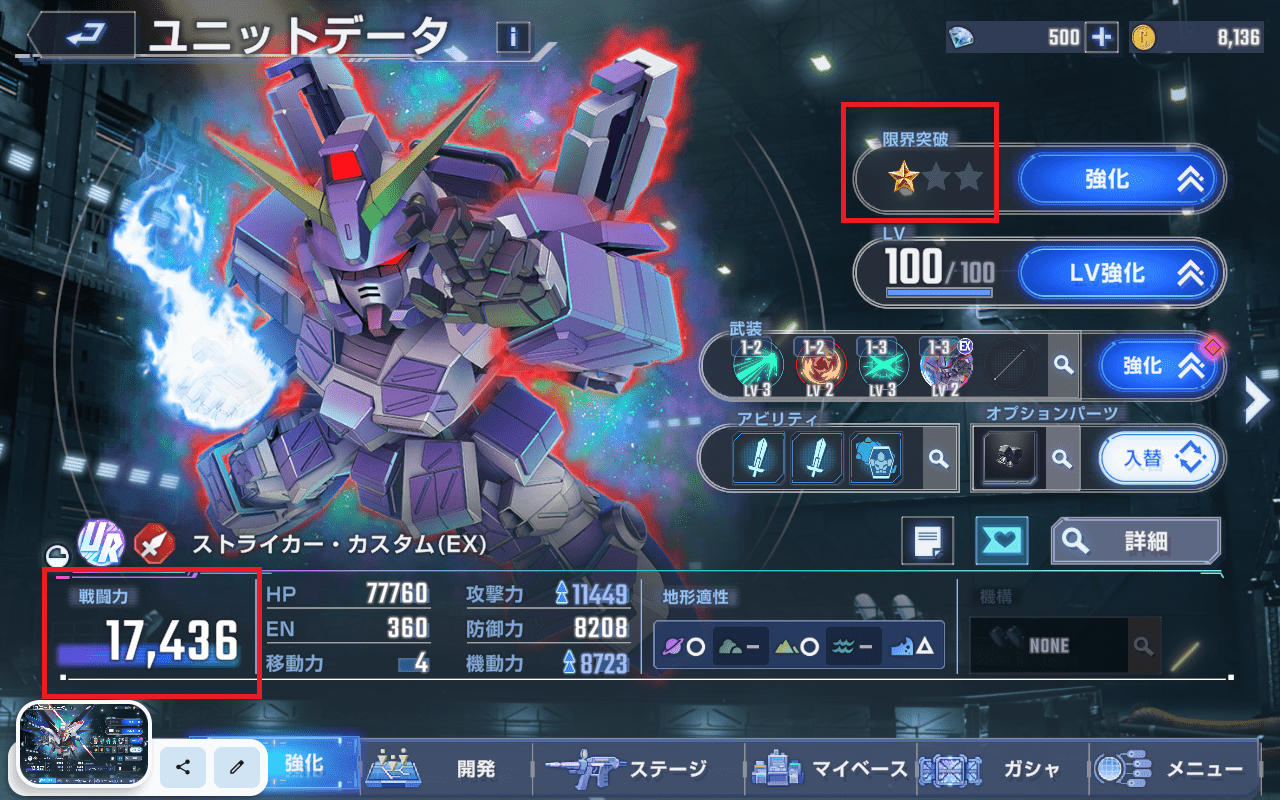Inspect weapons with the magnifier icon

(1062, 366)
